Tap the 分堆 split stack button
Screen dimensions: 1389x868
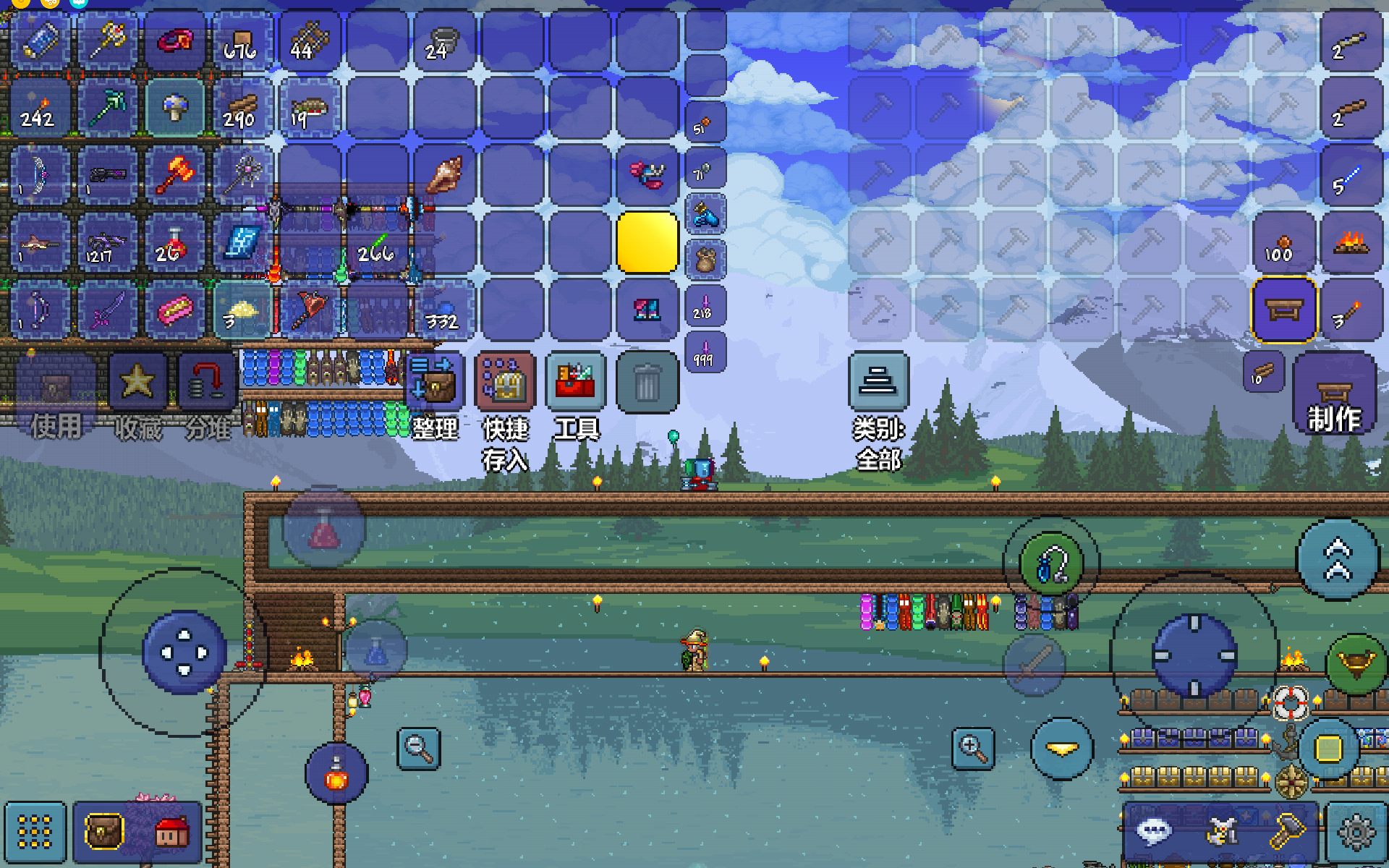(x=208, y=382)
